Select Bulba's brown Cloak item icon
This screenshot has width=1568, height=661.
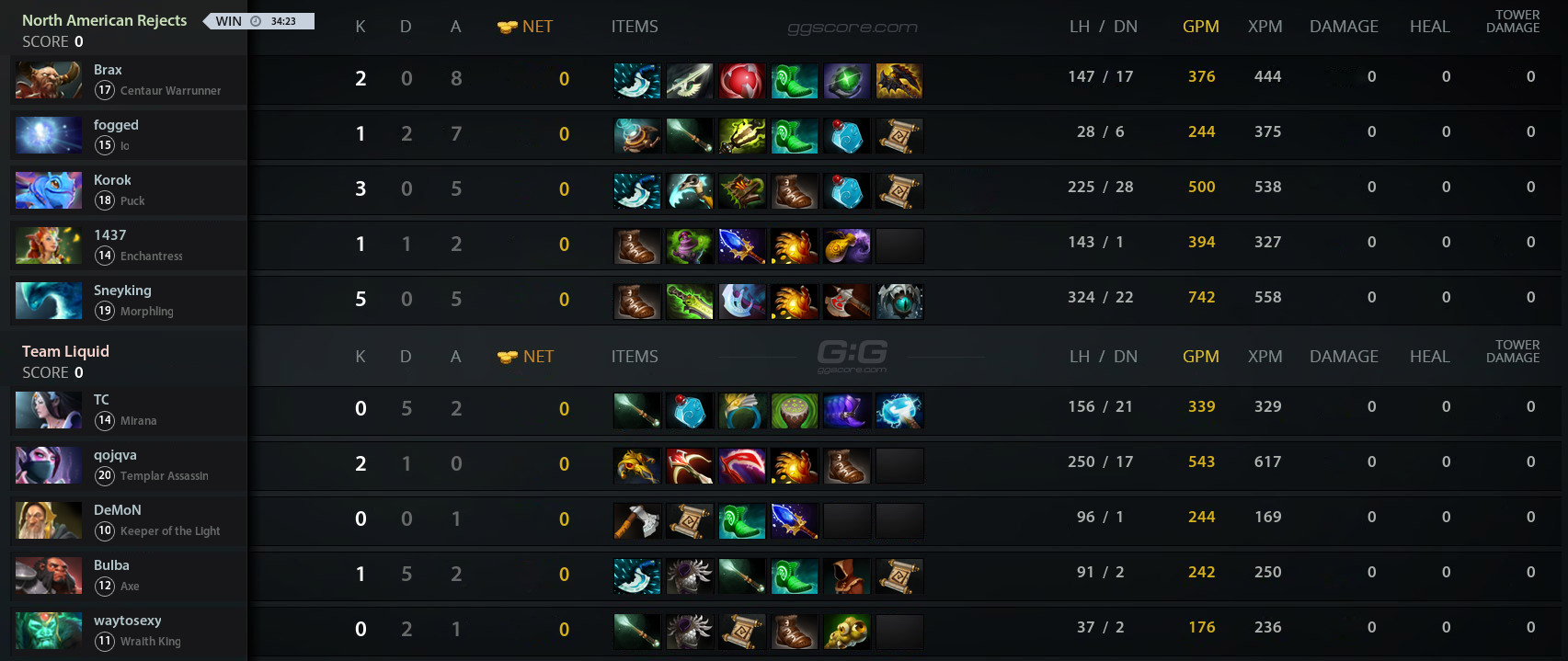[x=846, y=576]
